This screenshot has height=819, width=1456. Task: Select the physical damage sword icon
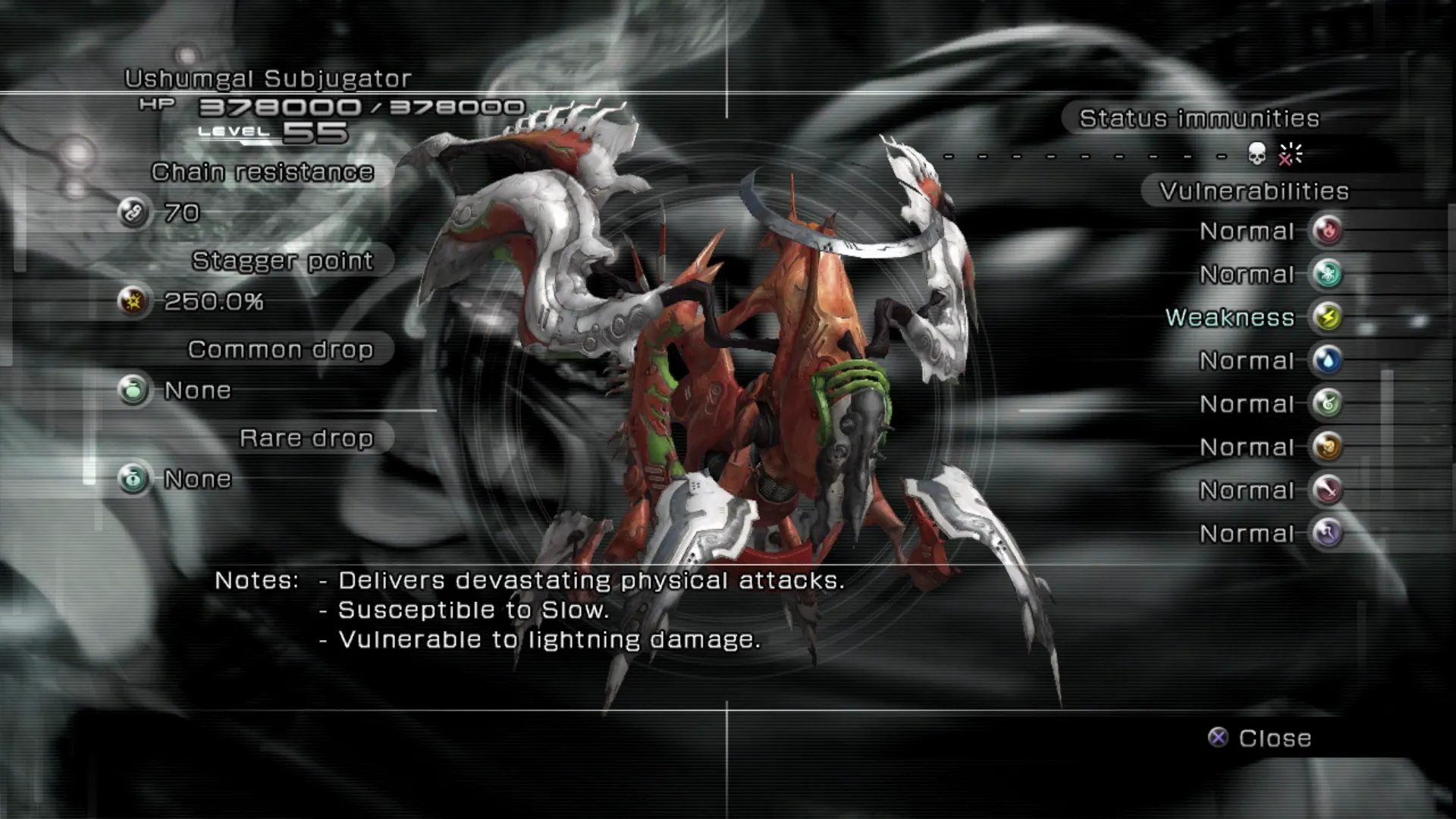tap(1327, 490)
